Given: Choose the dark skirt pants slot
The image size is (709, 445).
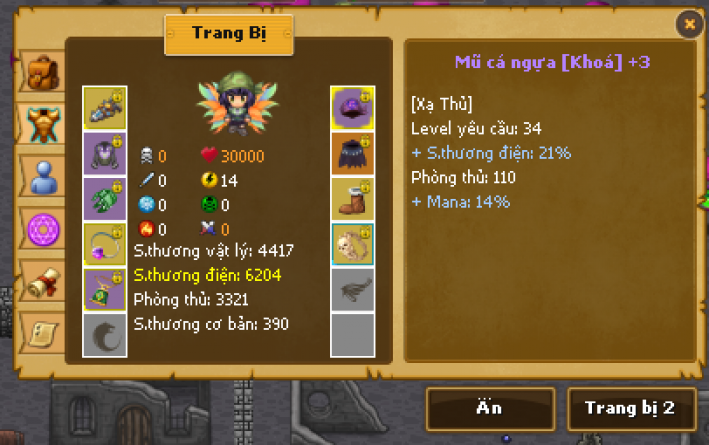Looking at the screenshot, I should coord(352,153).
